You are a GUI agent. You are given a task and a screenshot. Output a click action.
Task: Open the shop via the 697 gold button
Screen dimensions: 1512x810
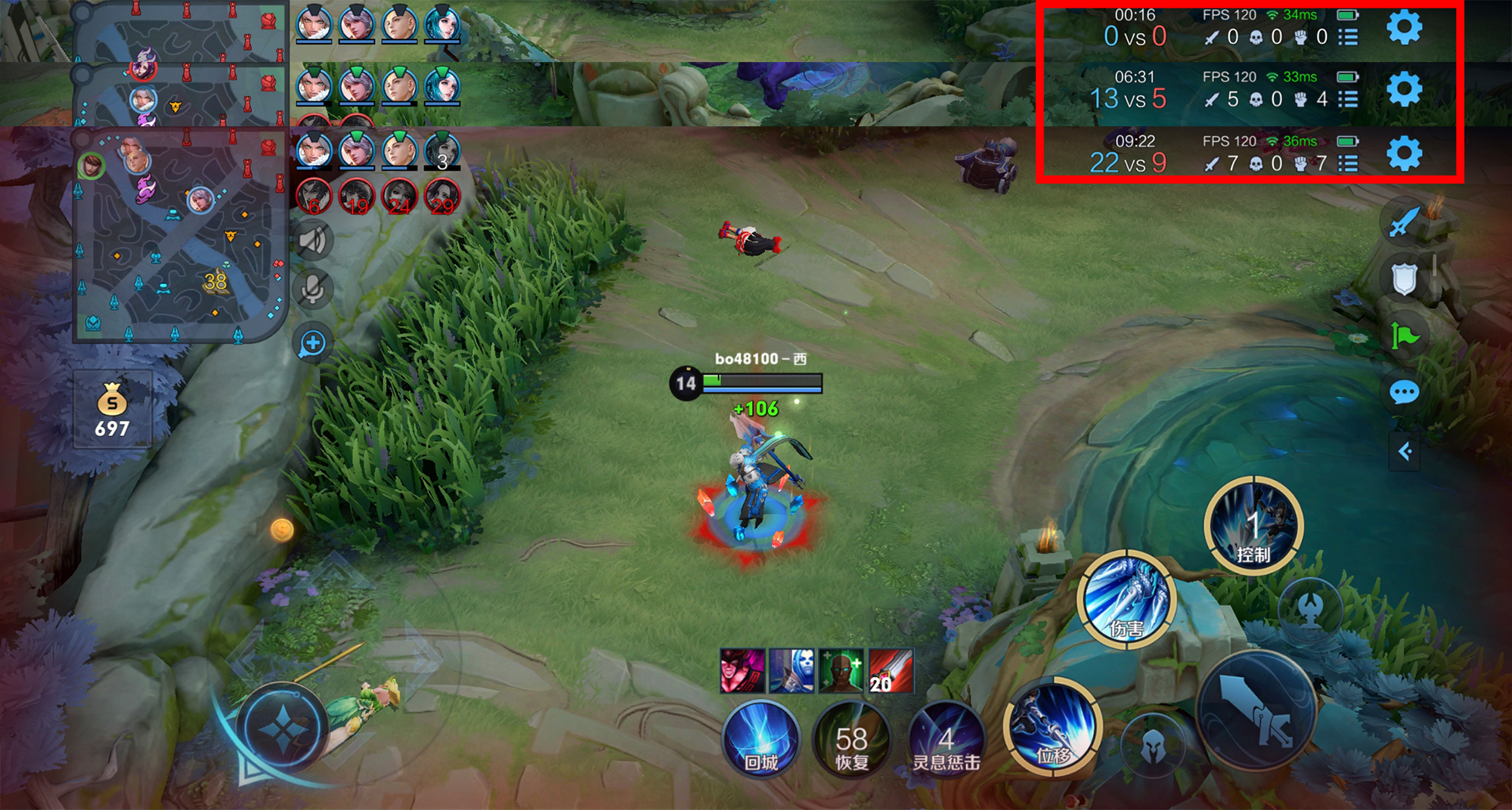click(113, 410)
